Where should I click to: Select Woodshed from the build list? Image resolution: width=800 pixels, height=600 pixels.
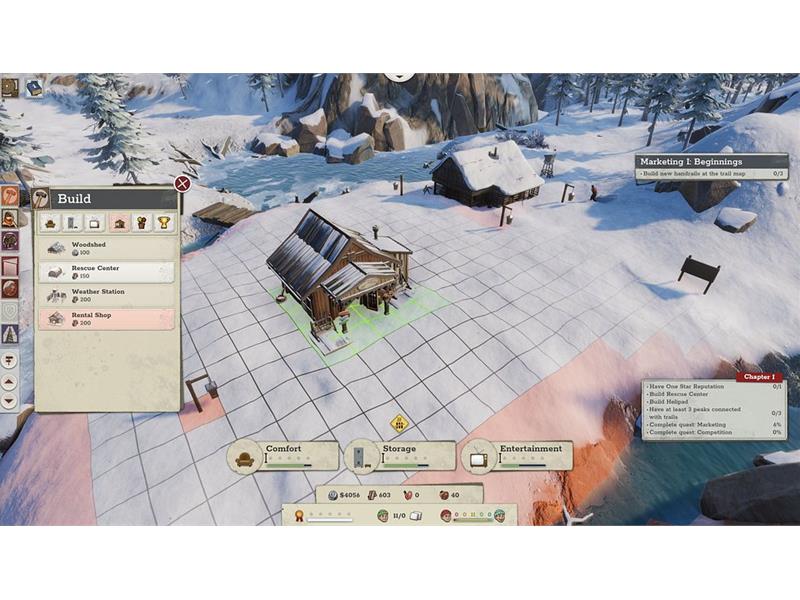[x=106, y=248]
